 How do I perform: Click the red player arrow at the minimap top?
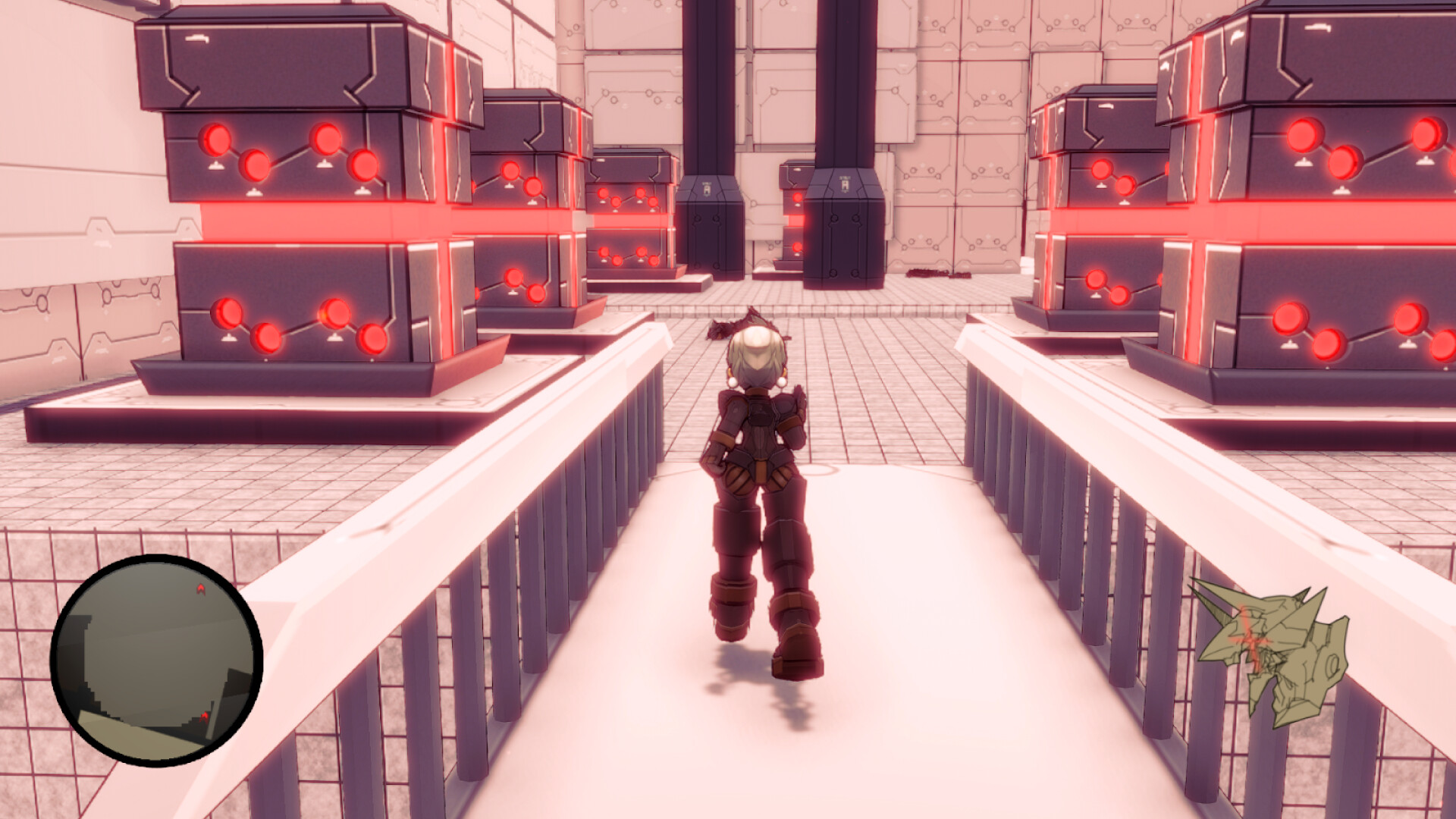click(x=200, y=589)
